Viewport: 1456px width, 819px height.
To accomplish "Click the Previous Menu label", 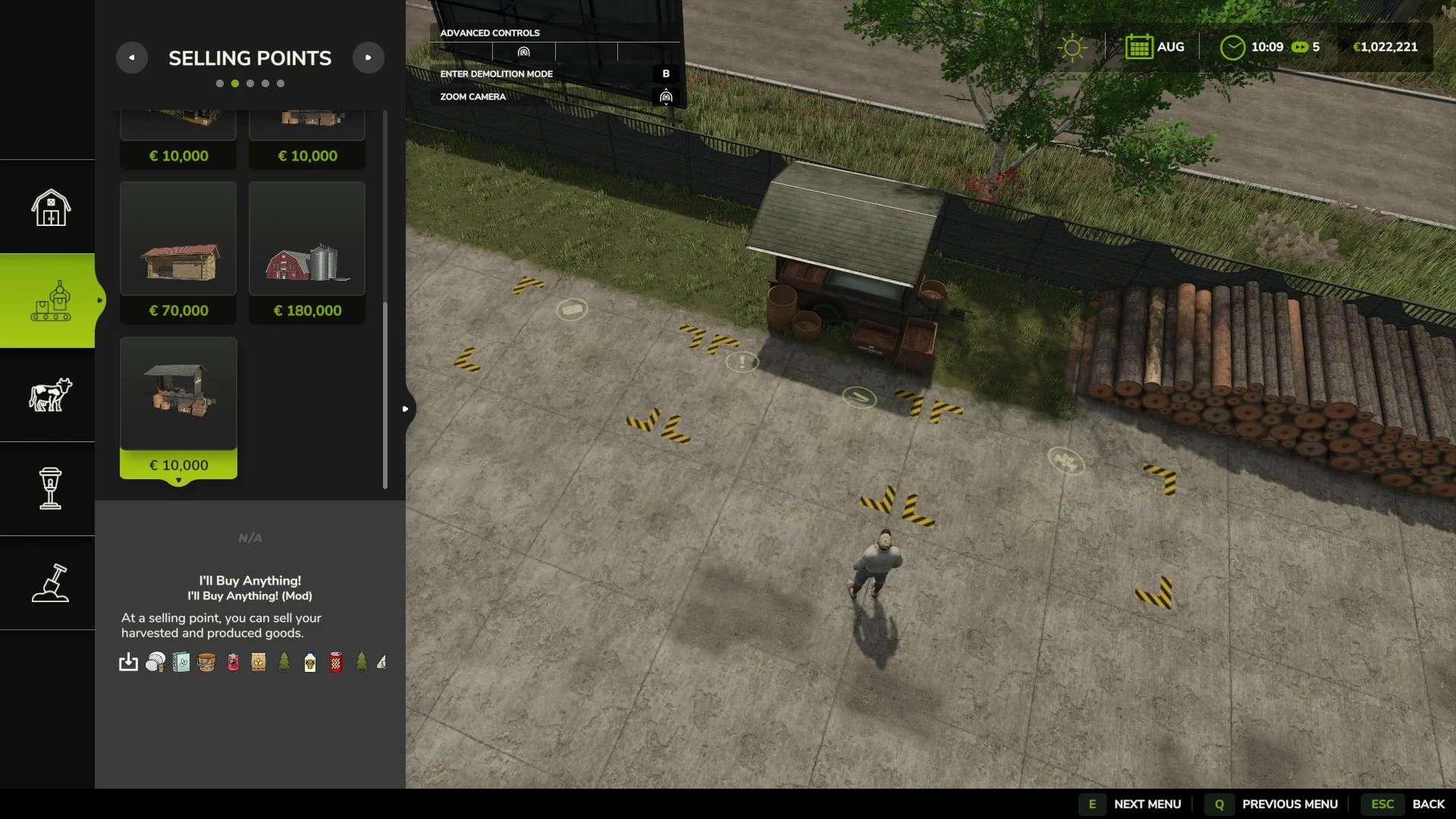I will click(x=1289, y=804).
